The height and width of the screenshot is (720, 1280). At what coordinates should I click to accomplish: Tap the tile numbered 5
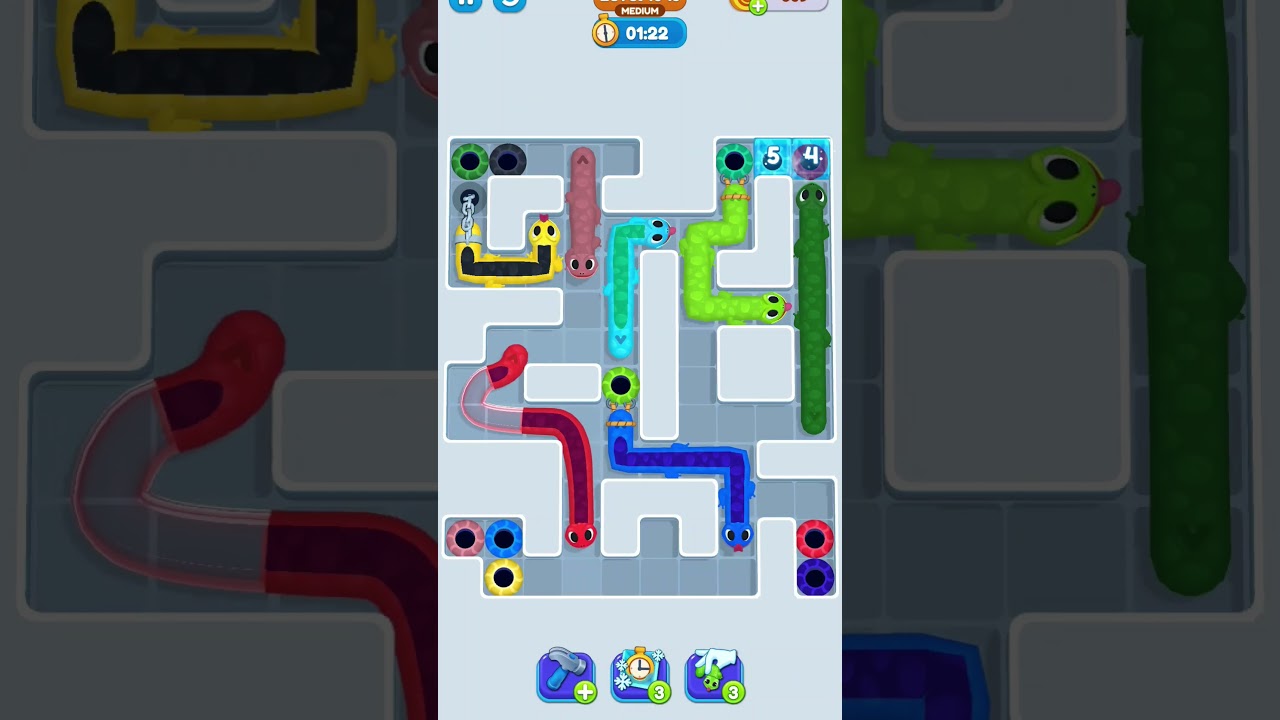point(773,157)
